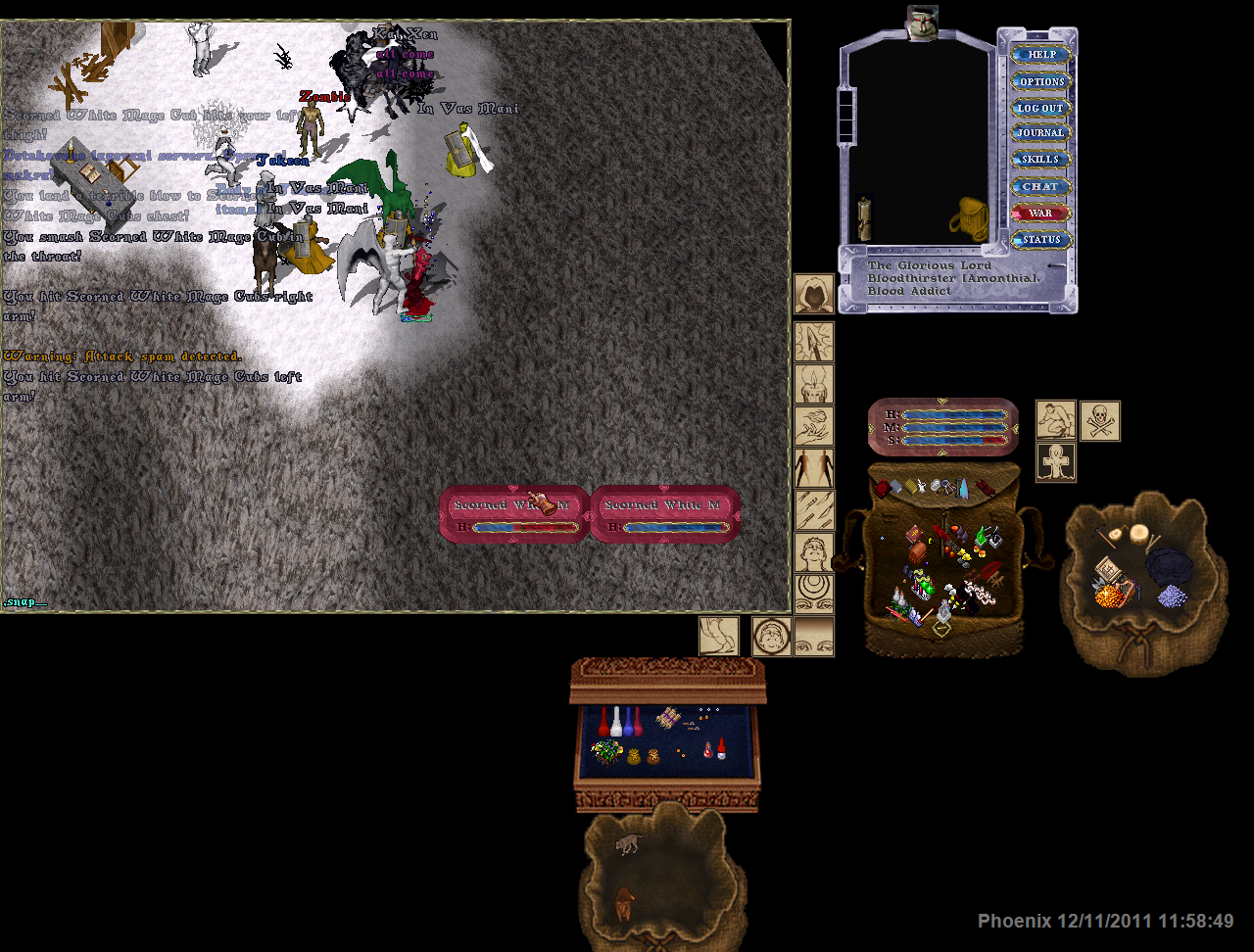Open the Help menu on the paperdoll
This screenshot has width=1254, height=952.
pyautogui.click(x=1041, y=55)
